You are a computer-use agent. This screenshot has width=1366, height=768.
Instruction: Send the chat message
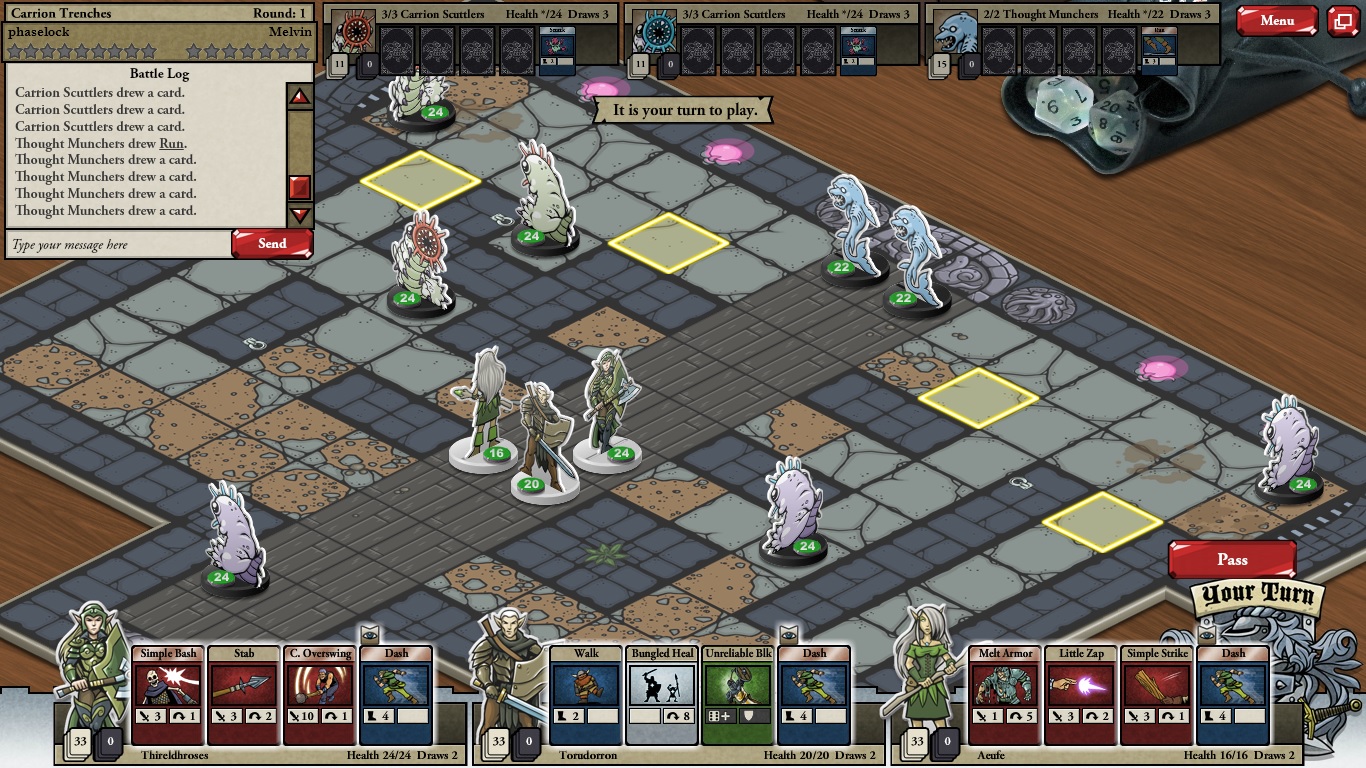(x=272, y=243)
